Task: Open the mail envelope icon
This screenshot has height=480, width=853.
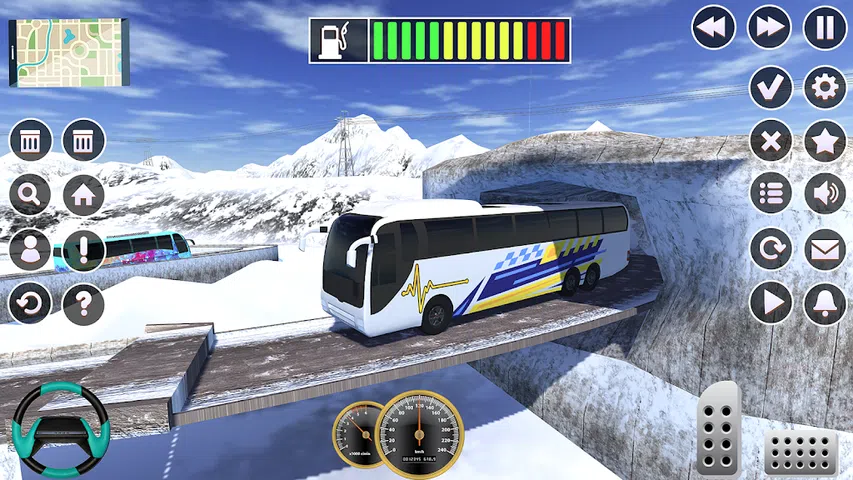Action: tap(825, 249)
